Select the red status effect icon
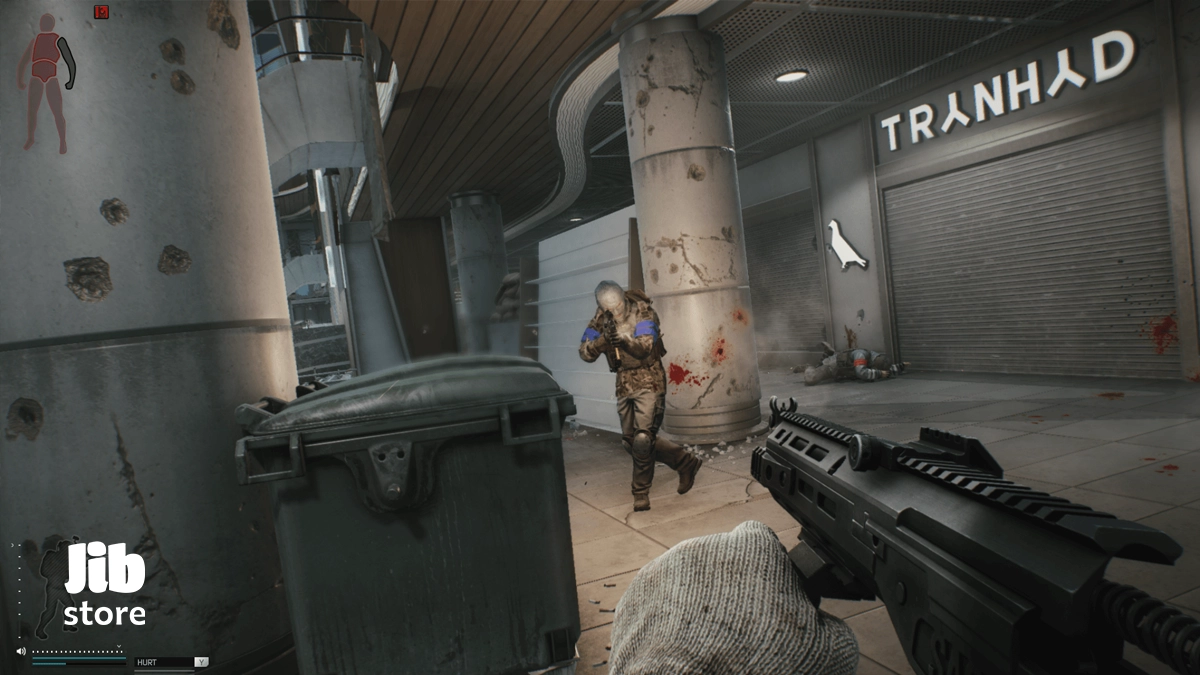Viewport: 1200px width, 675px height. (101, 12)
